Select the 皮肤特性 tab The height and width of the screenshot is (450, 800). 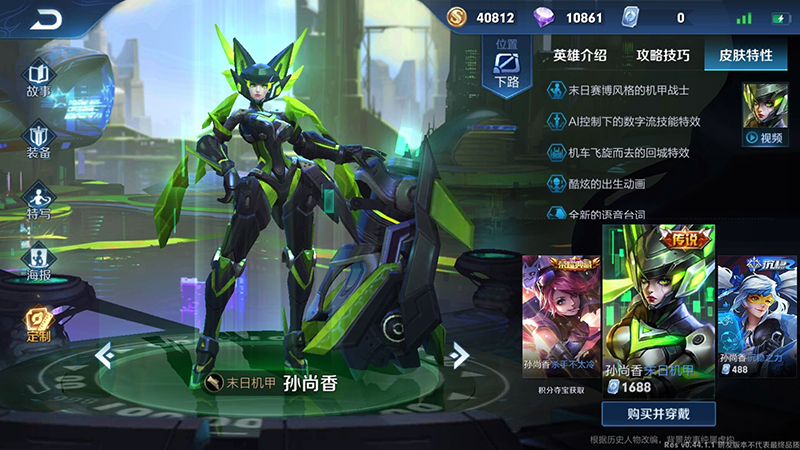(745, 56)
